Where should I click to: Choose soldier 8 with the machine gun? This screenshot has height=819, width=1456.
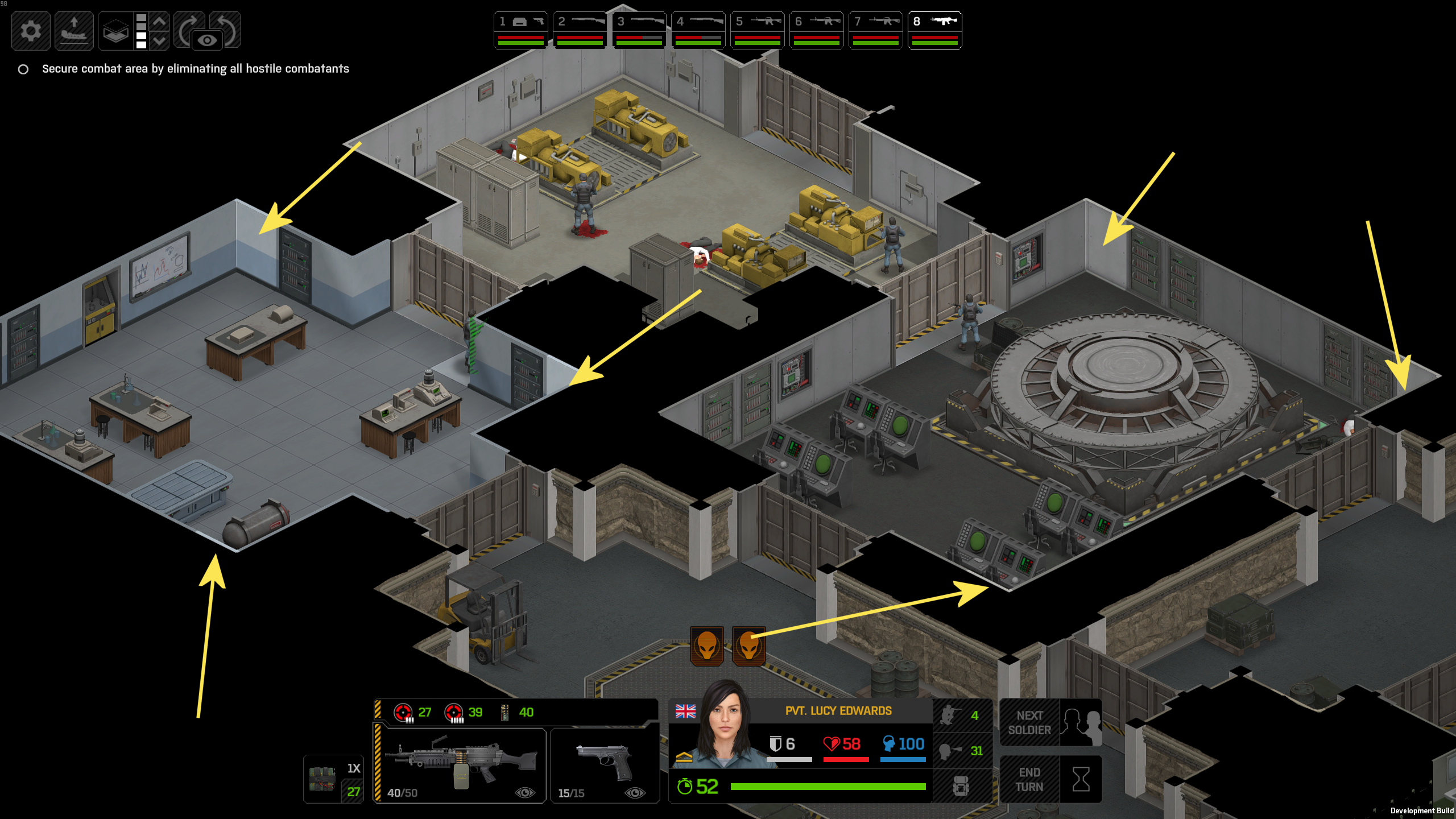coord(934,30)
